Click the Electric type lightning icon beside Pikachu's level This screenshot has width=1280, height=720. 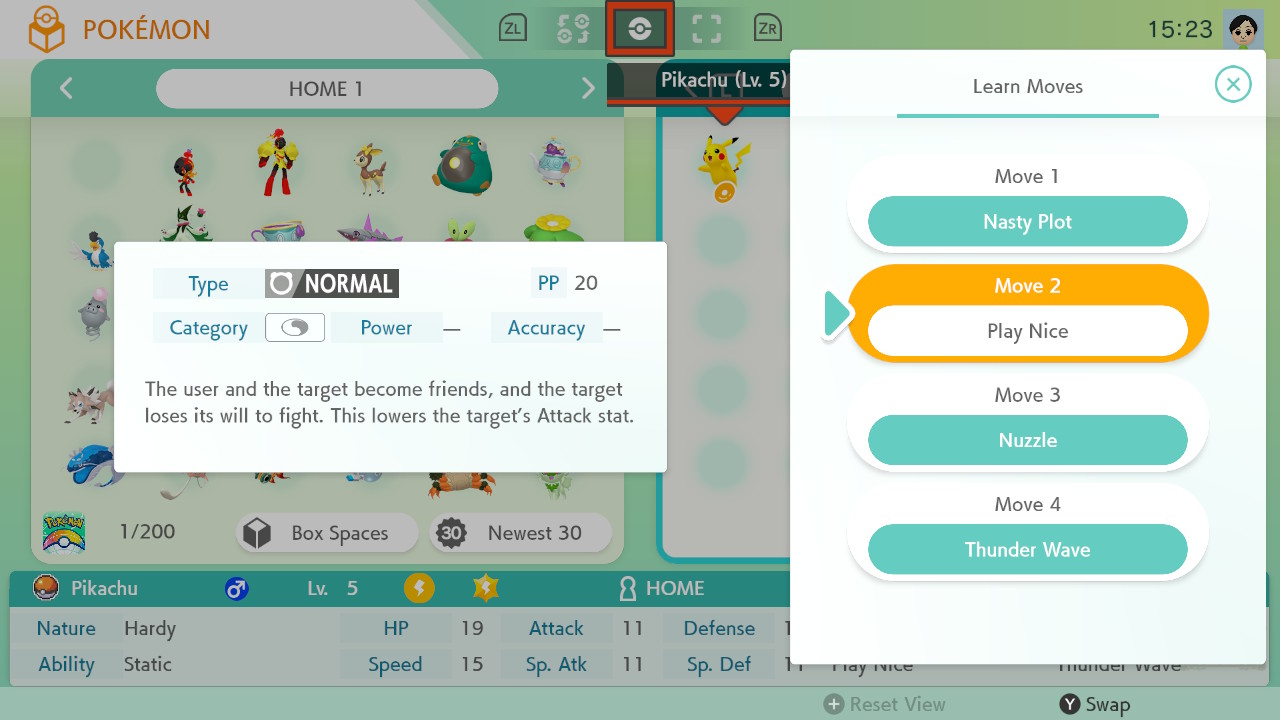(419, 589)
